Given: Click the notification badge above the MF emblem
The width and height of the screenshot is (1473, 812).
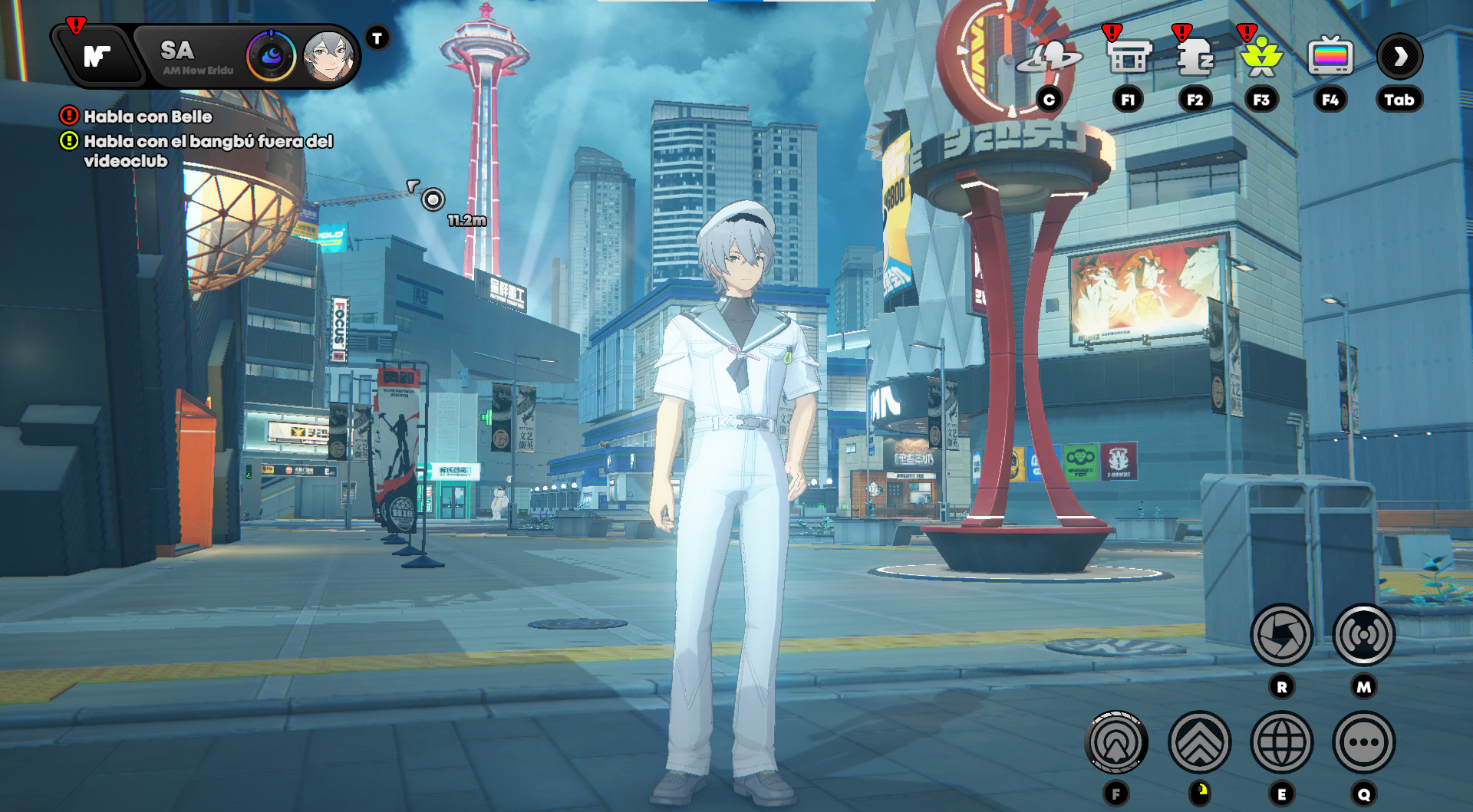Looking at the screenshot, I should (74, 25).
